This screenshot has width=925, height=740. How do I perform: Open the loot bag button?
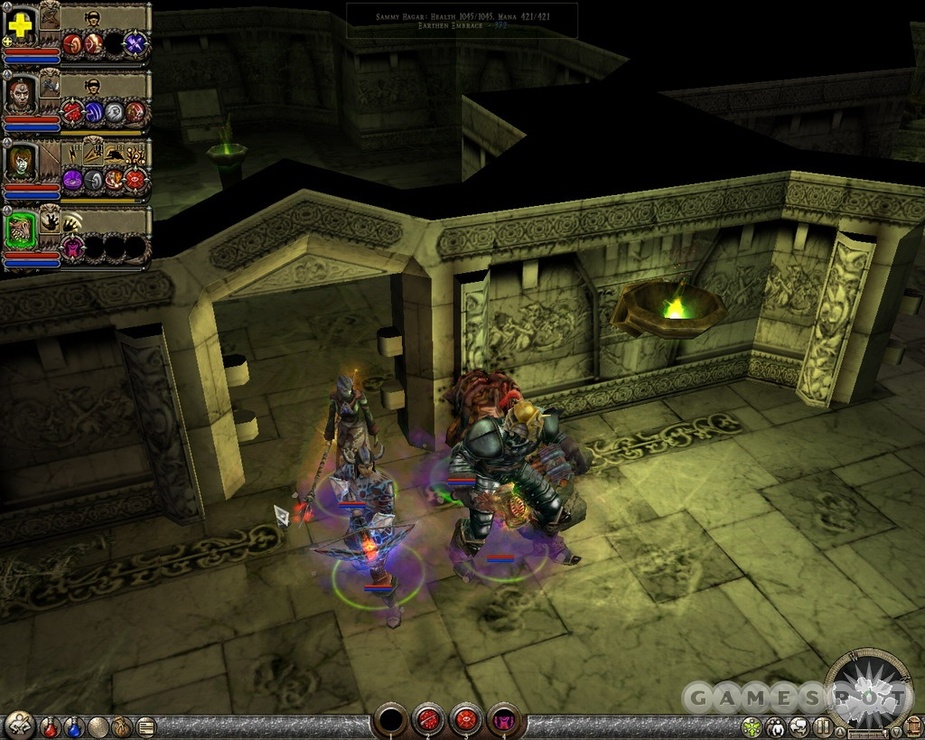click(122, 727)
